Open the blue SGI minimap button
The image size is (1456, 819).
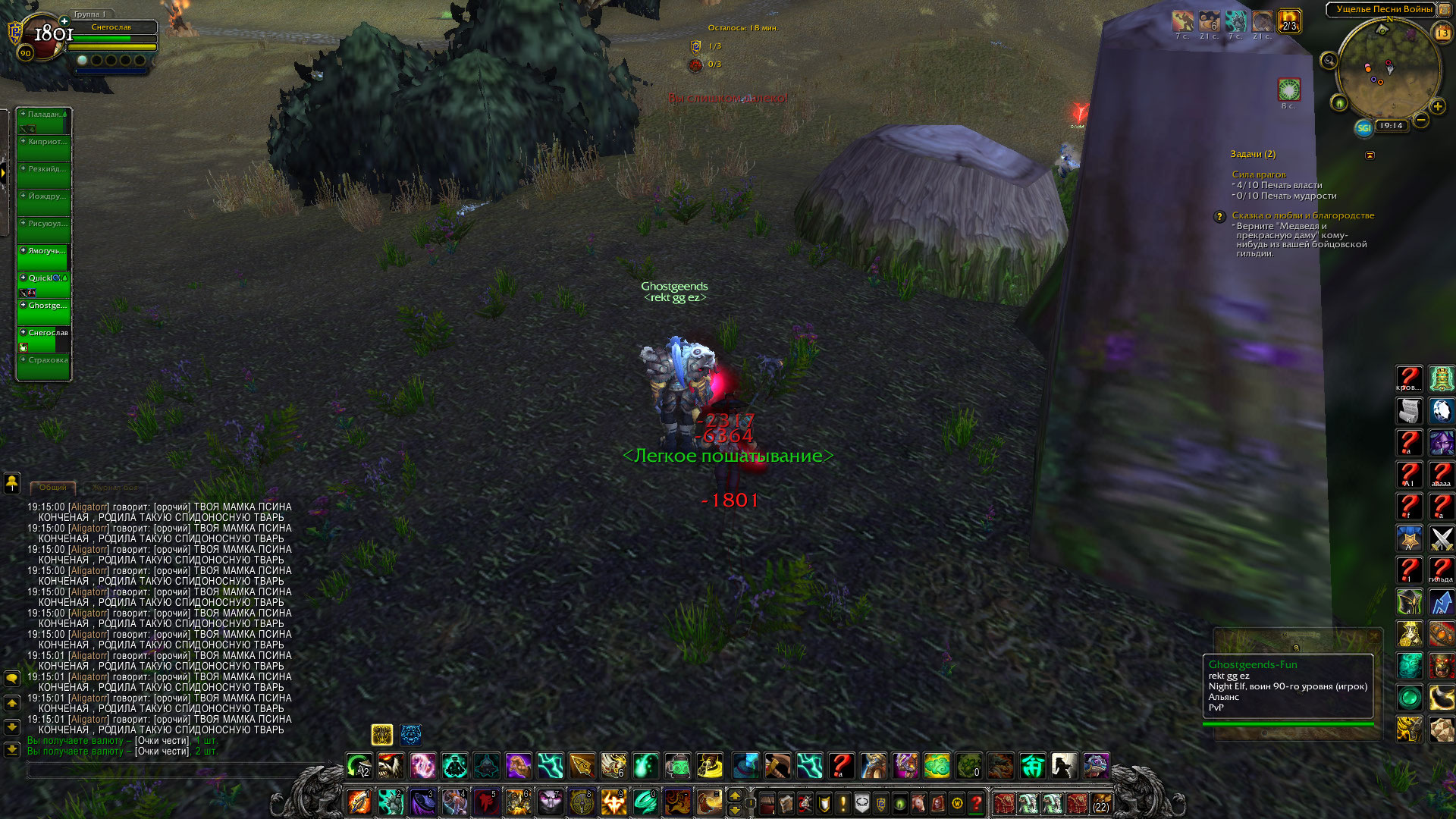click(x=1363, y=127)
